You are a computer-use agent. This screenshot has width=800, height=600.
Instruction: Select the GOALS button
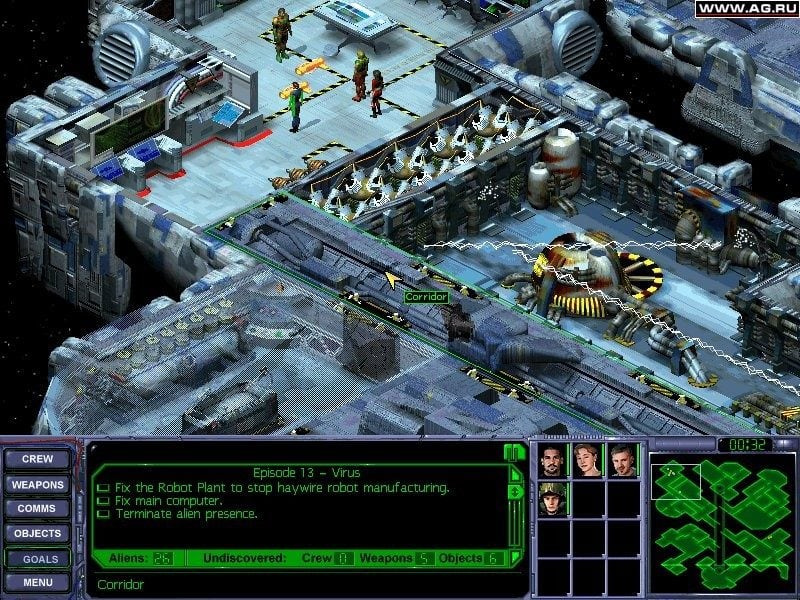(38, 559)
